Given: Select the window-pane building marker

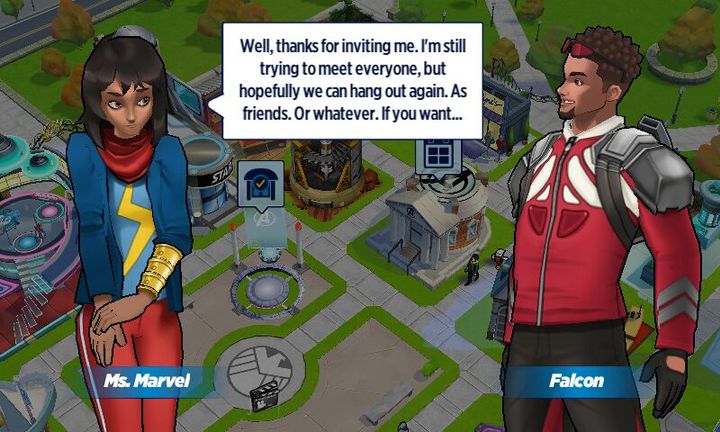Looking at the screenshot, I should coord(438,156).
